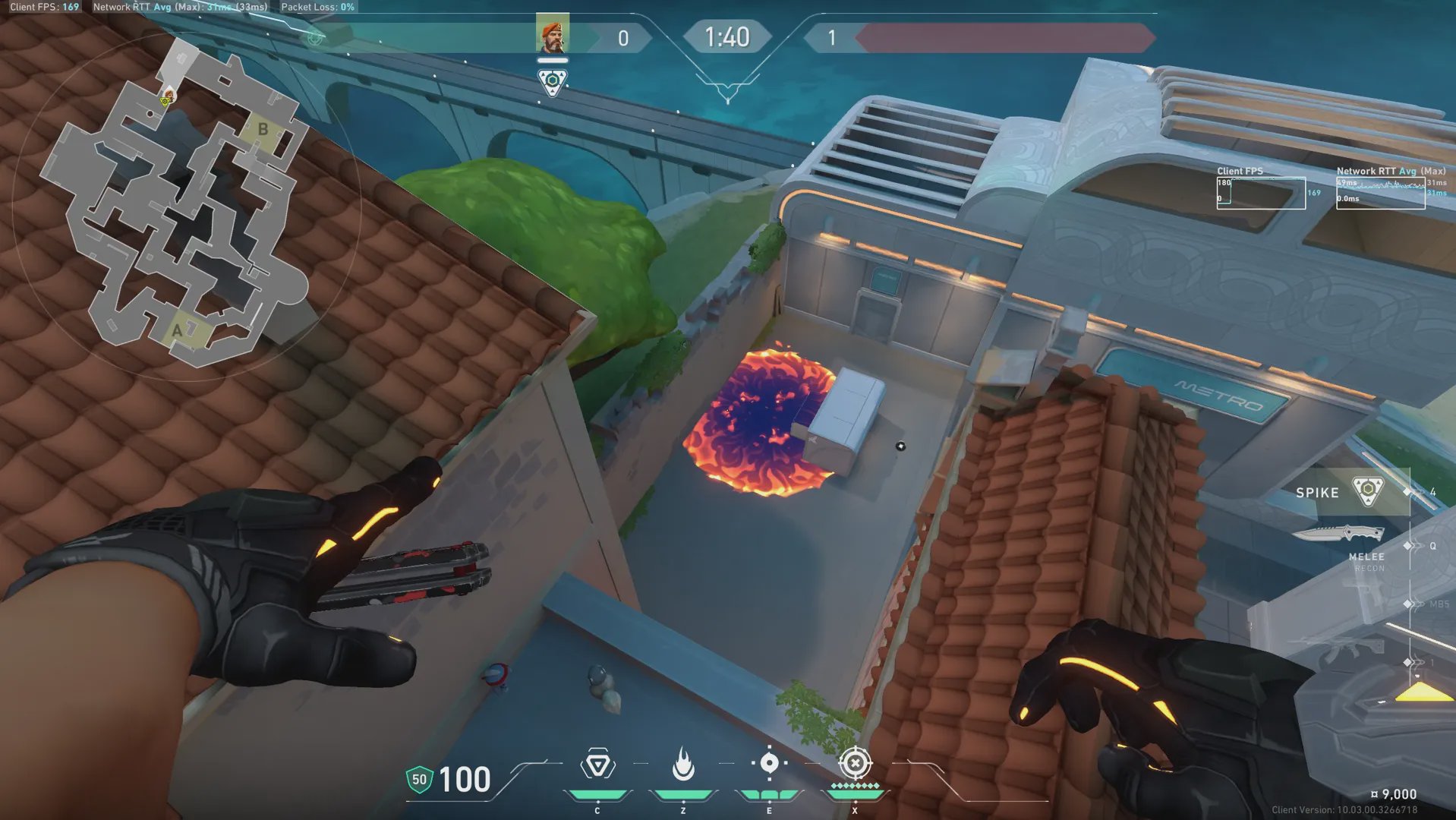Image resolution: width=1456 pixels, height=820 pixels.
Task: Click the Network RTT graph box
Action: (x=1380, y=193)
